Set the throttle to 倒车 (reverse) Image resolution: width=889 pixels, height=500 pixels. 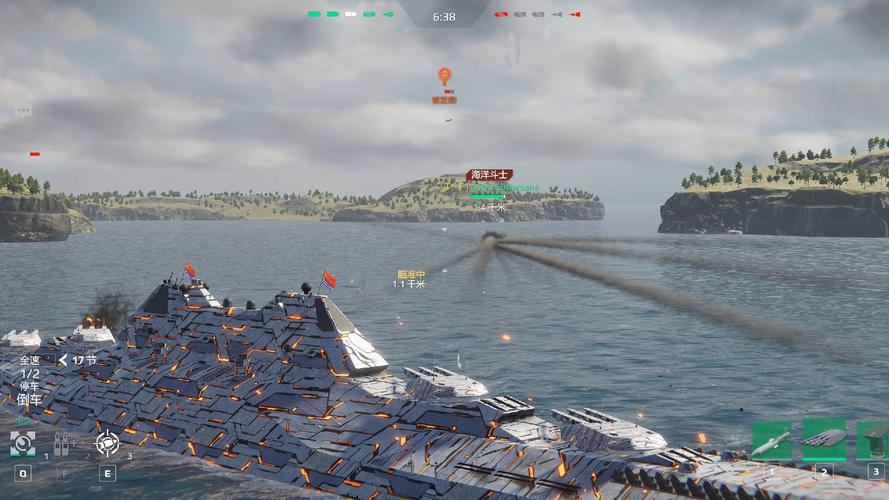point(29,399)
